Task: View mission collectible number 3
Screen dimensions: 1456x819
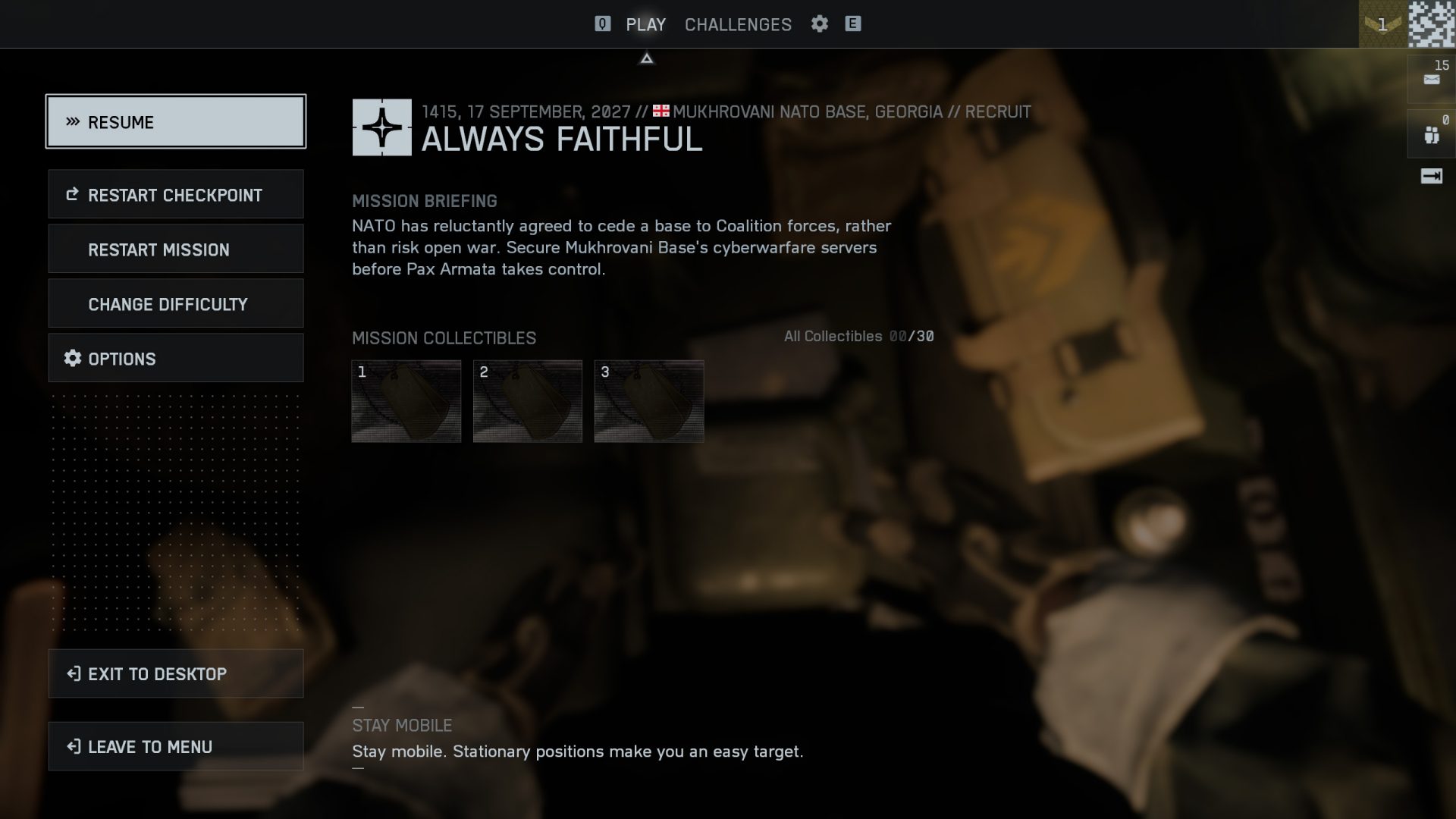Action: coord(649,401)
